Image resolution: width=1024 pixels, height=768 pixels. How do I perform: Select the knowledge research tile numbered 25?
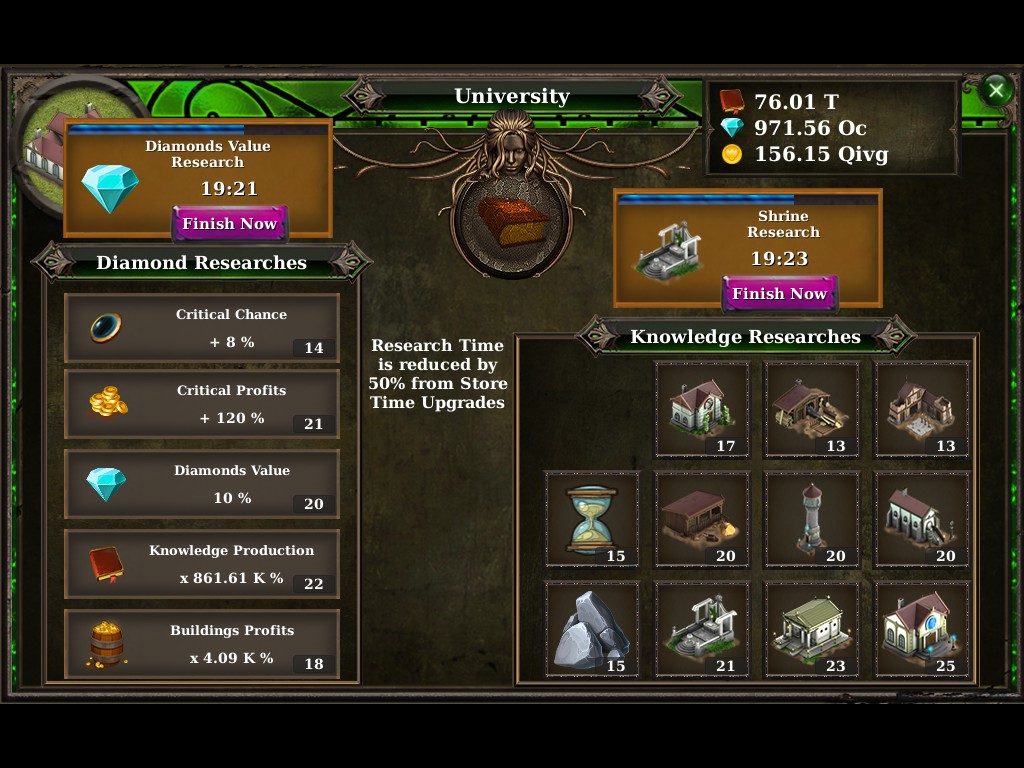[x=922, y=629]
